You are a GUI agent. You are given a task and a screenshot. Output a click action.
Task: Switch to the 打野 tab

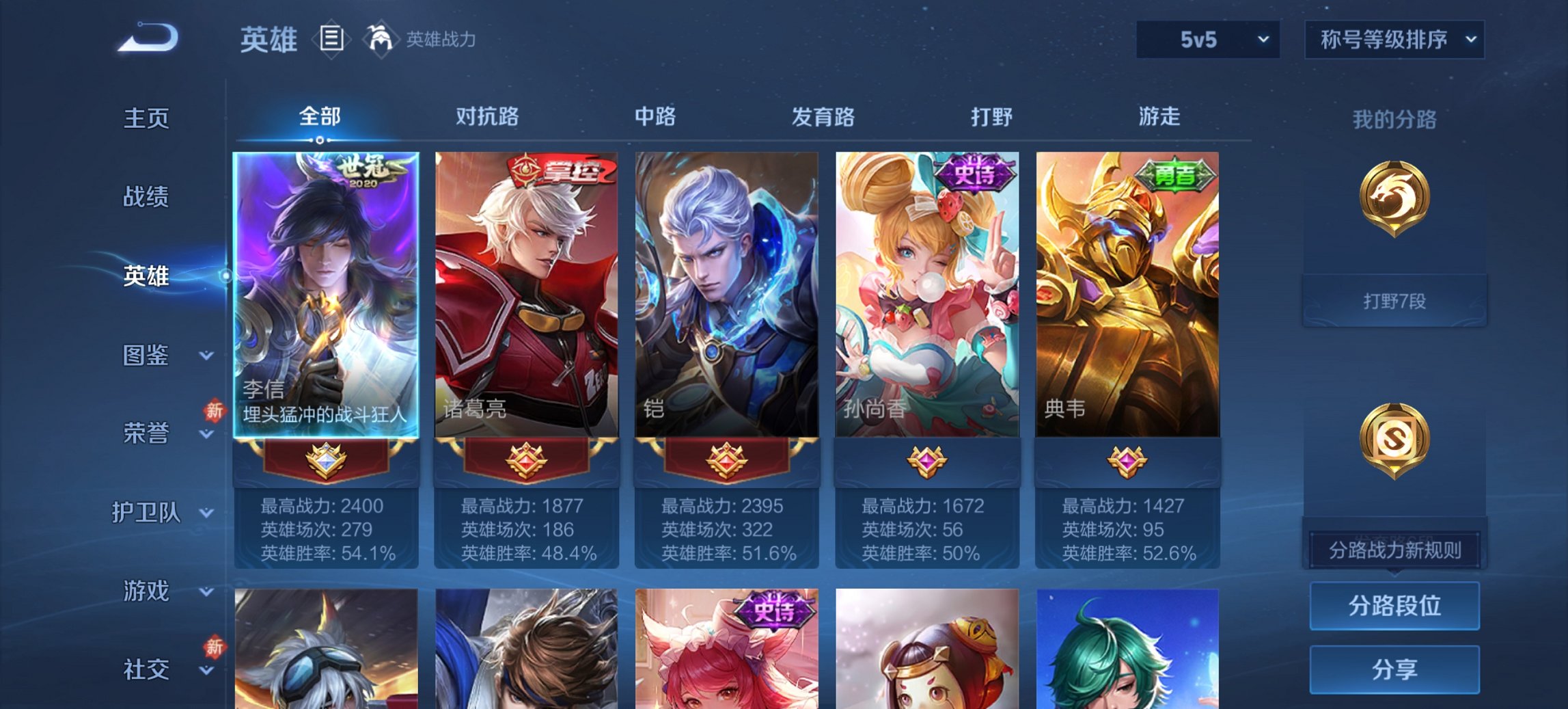991,117
